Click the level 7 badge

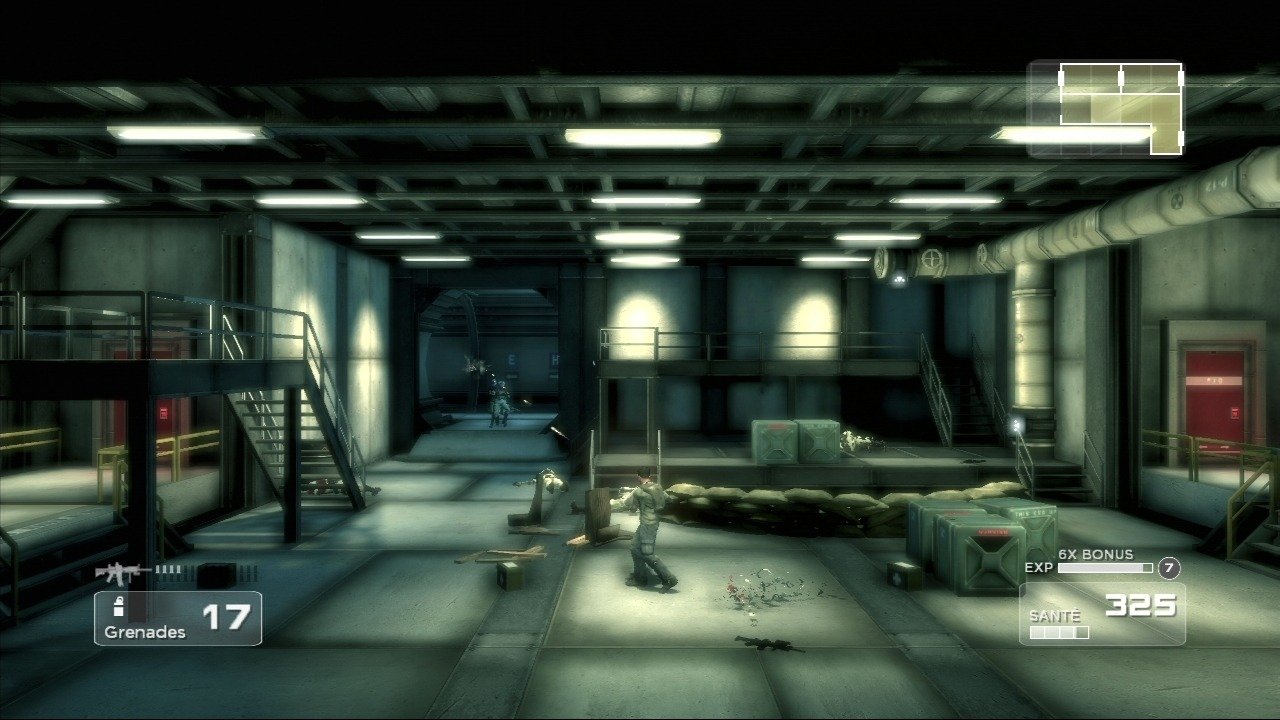pos(1168,568)
